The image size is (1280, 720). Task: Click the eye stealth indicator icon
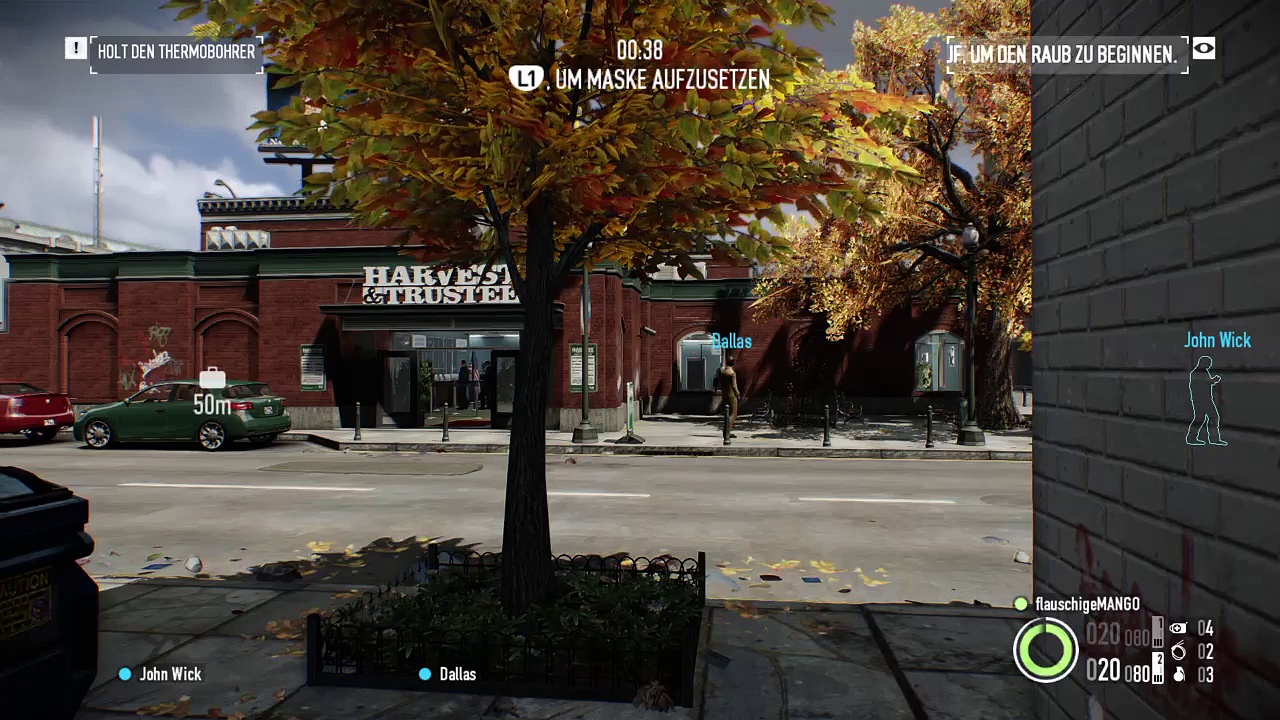coord(1204,48)
